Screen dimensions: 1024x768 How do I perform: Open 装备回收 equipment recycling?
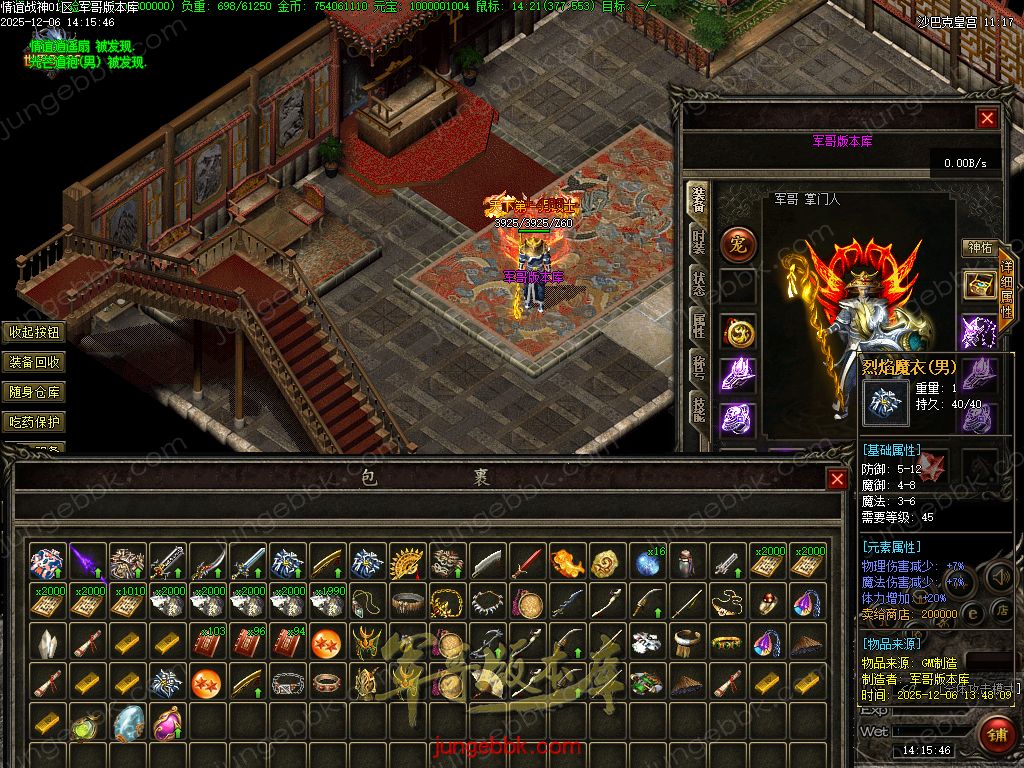coord(34,362)
